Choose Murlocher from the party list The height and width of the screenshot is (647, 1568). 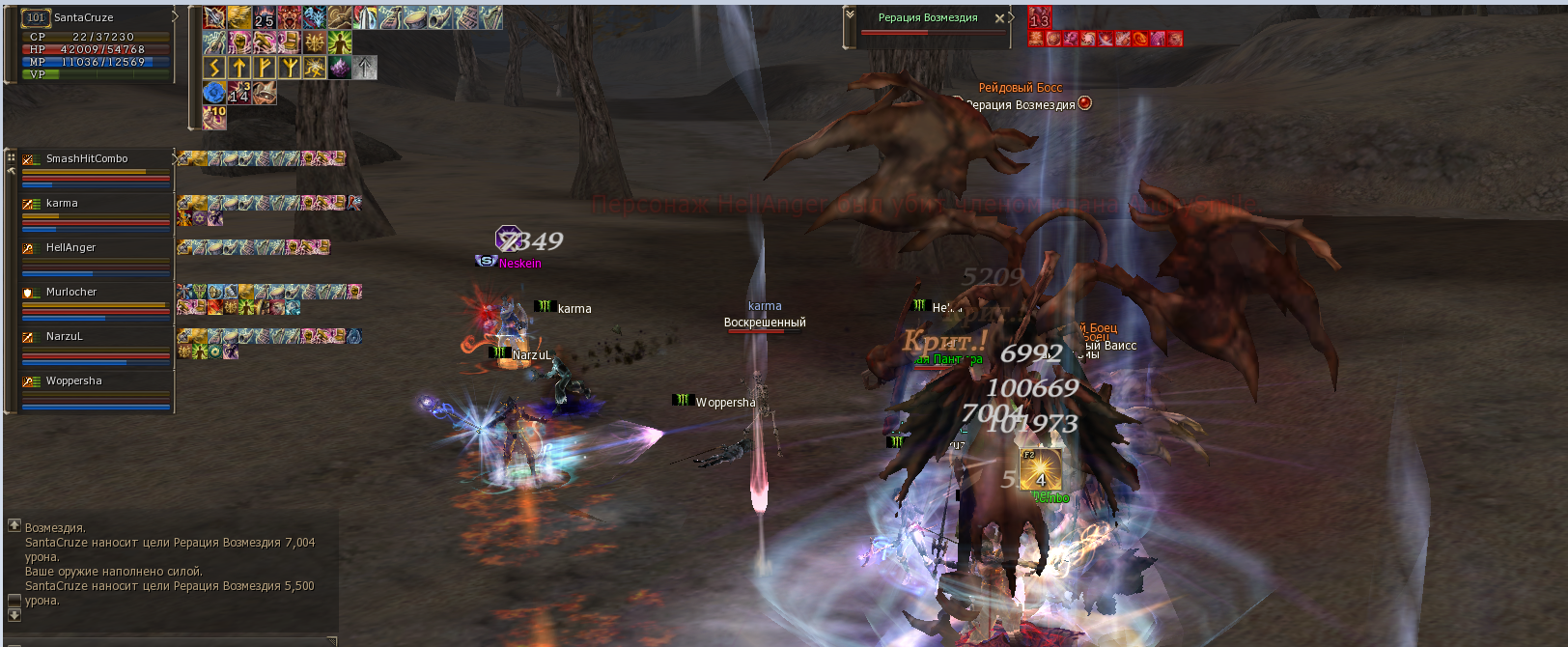71,293
